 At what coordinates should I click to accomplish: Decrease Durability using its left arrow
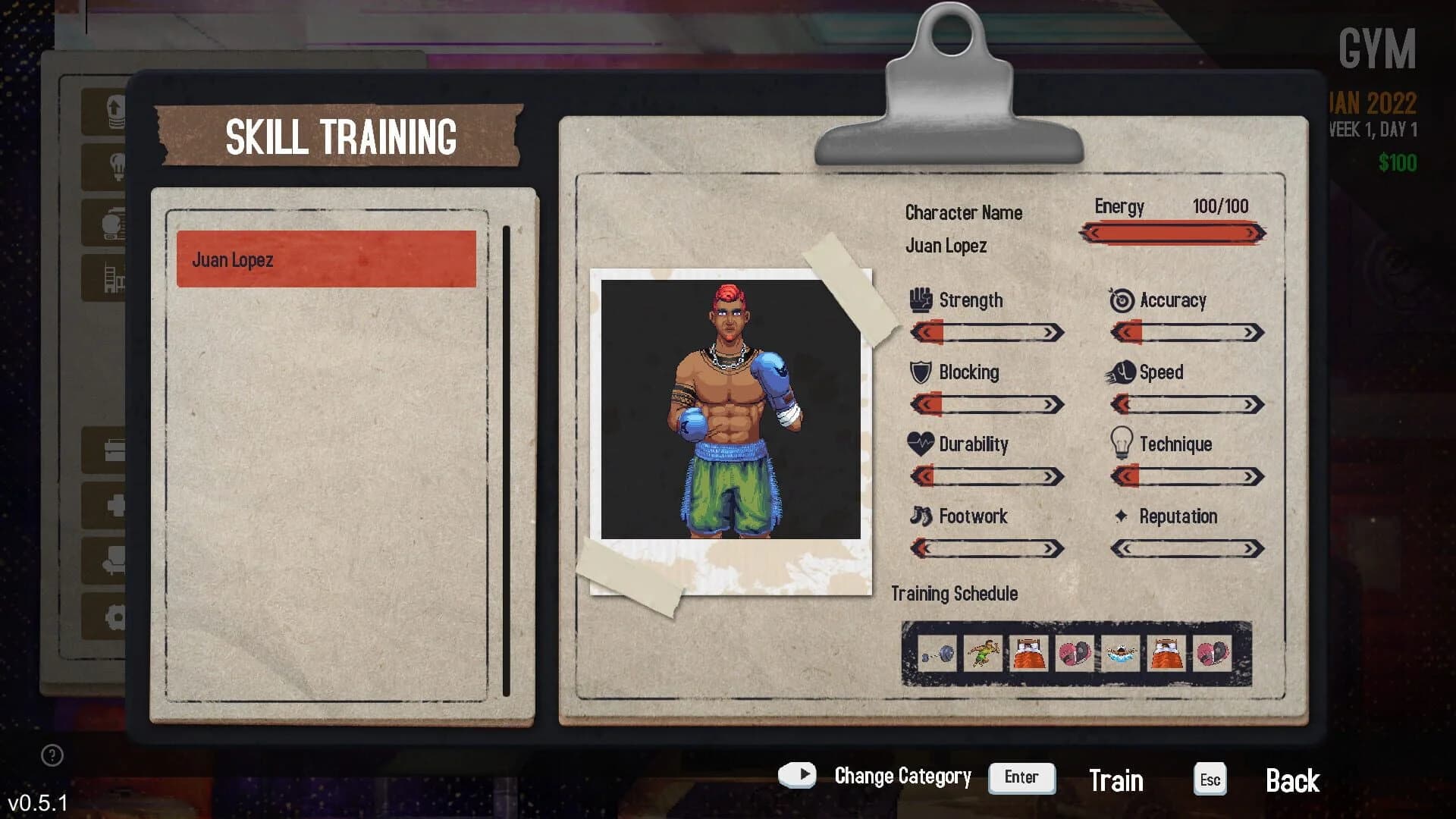point(924,476)
